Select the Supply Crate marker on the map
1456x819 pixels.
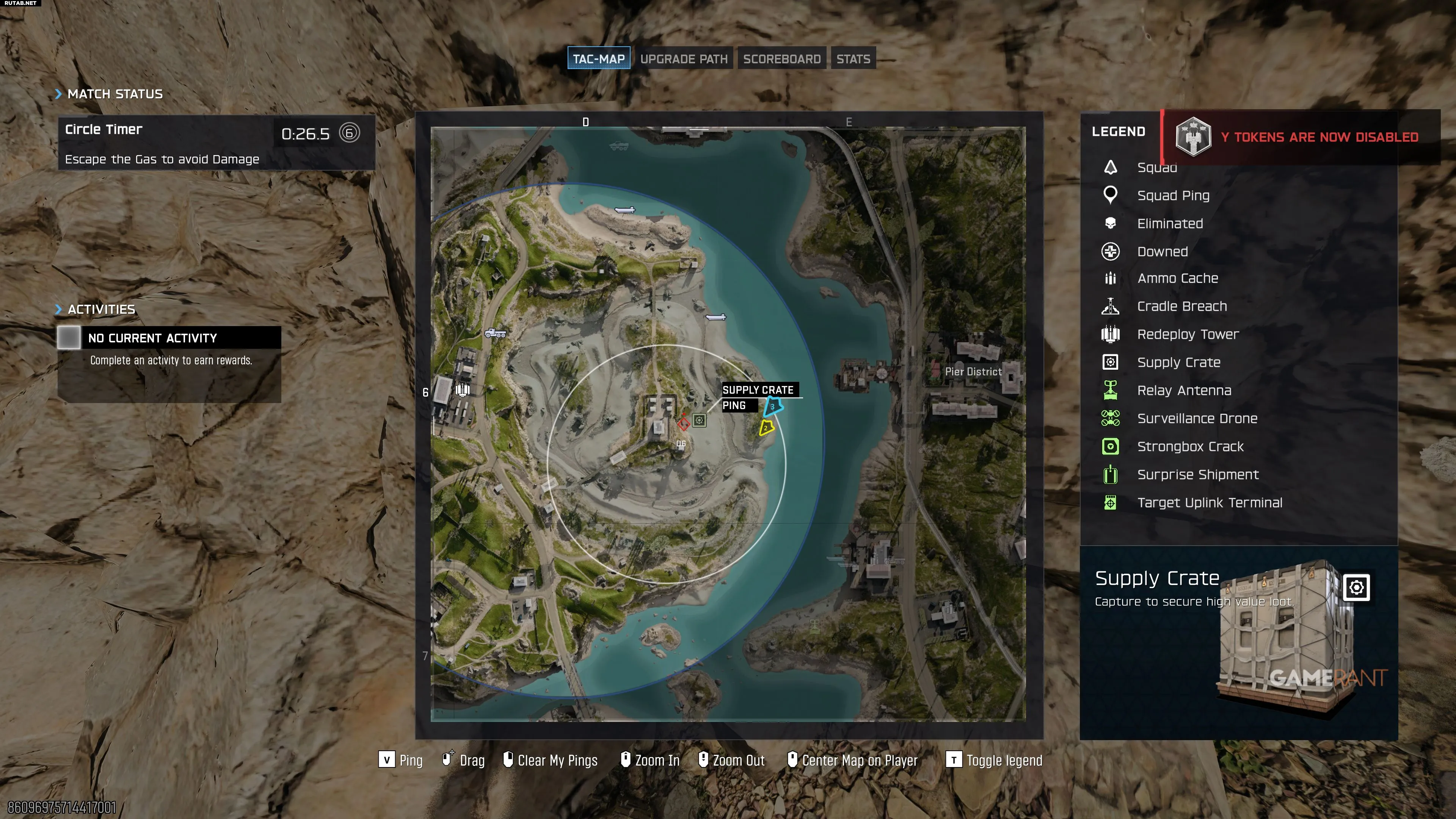699,420
